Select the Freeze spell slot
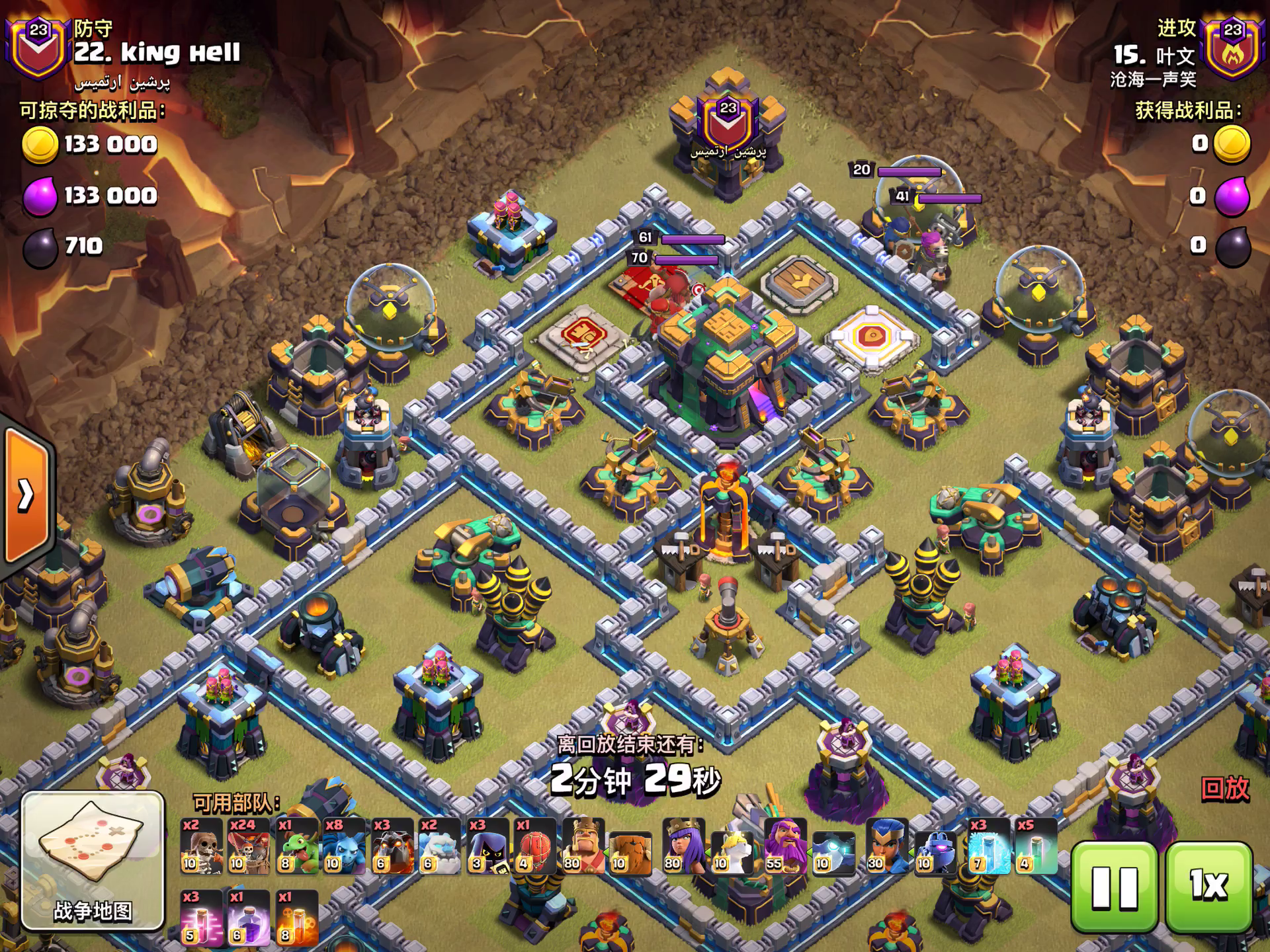Image resolution: width=1270 pixels, height=952 pixels. pyautogui.click(x=988, y=846)
